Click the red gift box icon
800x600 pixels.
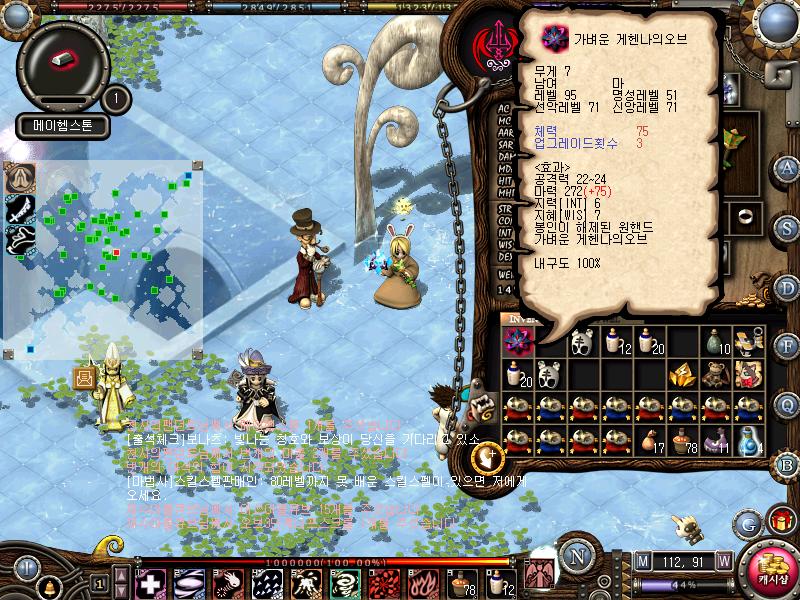click(781, 522)
